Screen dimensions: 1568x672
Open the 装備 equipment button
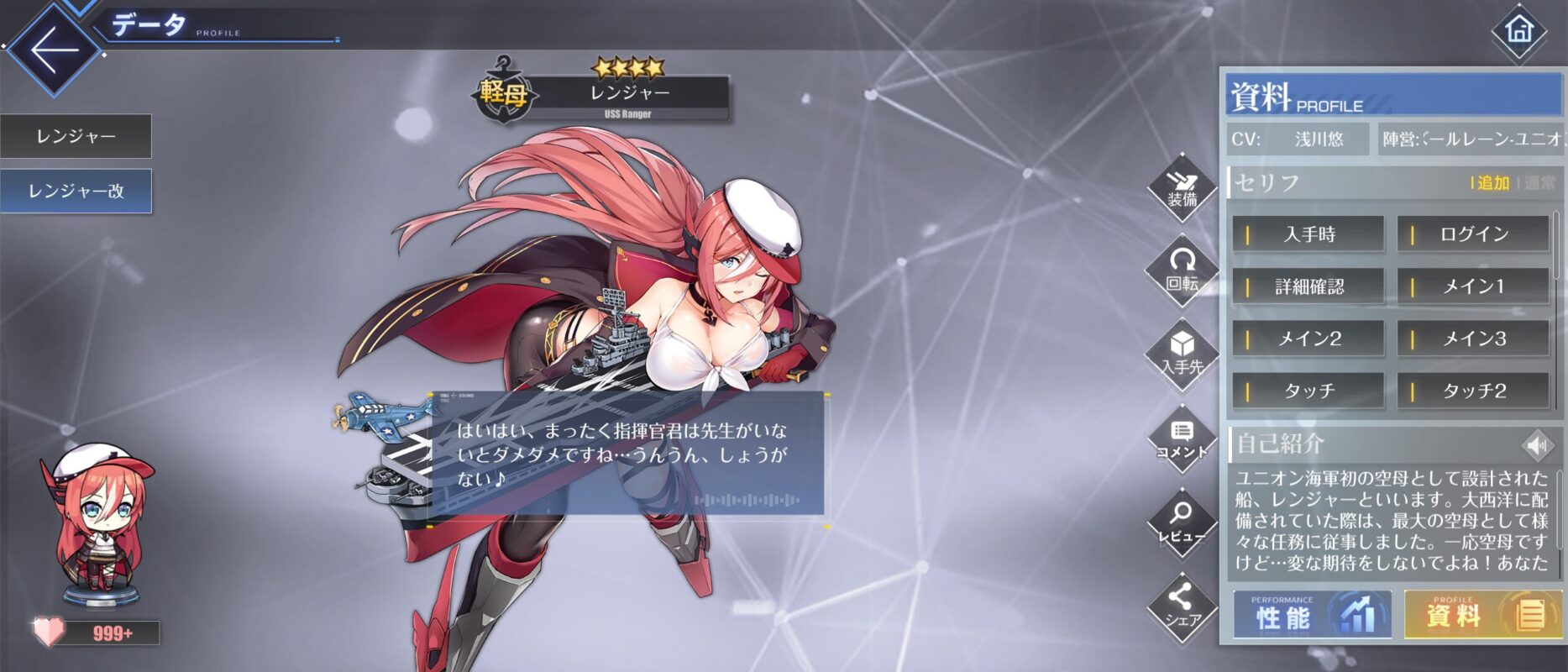[1183, 188]
